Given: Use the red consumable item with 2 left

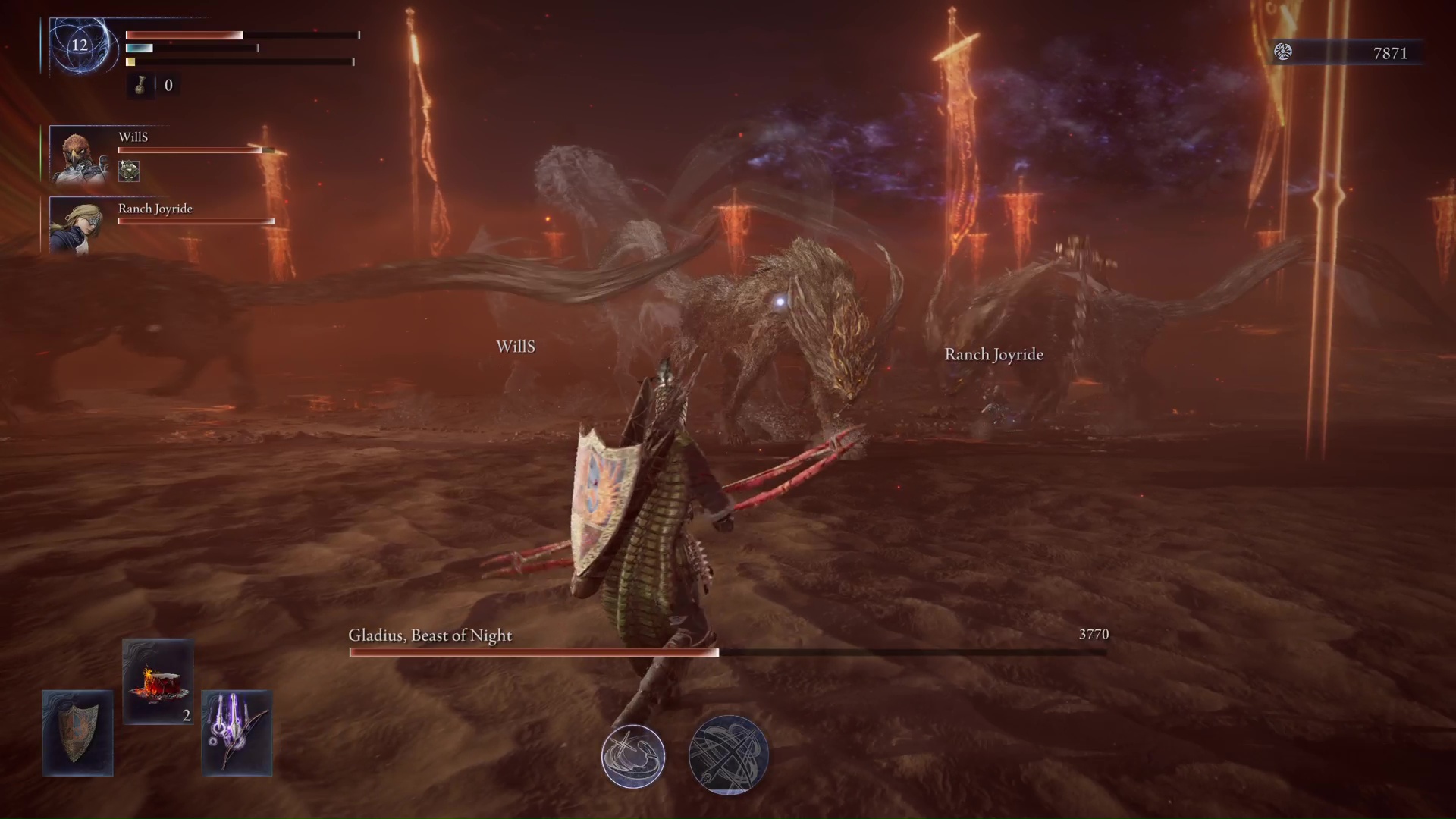Looking at the screenshot, I should (158, 681).
